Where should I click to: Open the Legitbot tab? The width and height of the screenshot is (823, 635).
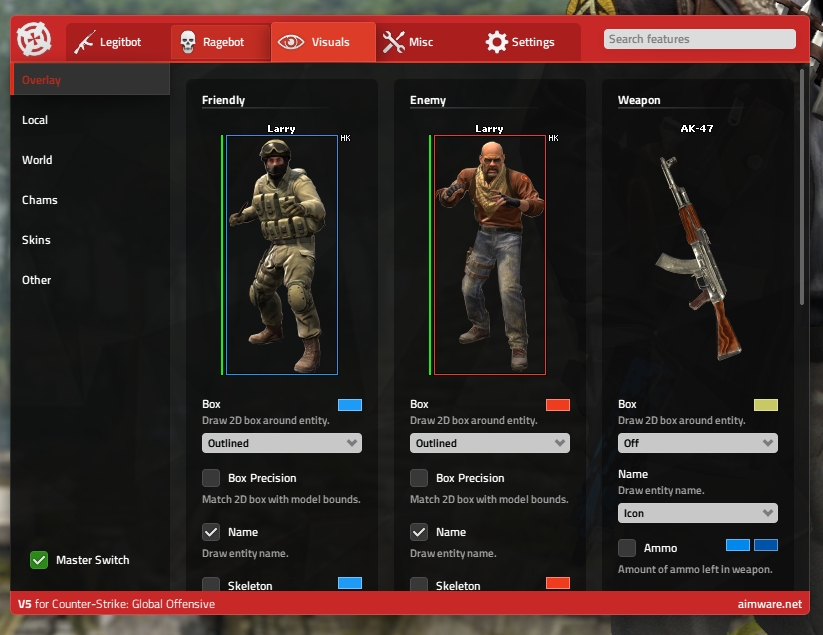pyautogui.click(x=115, y=42)
